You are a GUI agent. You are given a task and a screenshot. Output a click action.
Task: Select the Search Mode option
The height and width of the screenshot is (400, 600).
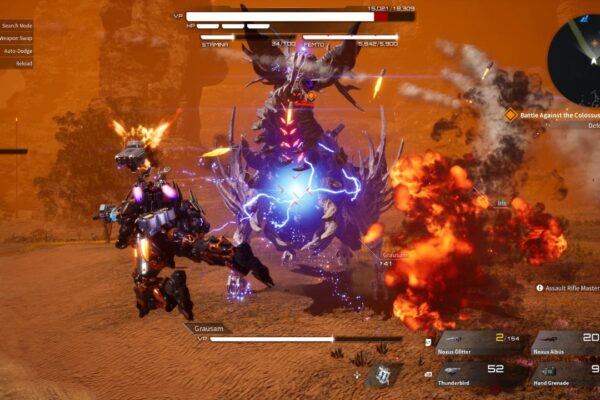[x=17, y=25]
